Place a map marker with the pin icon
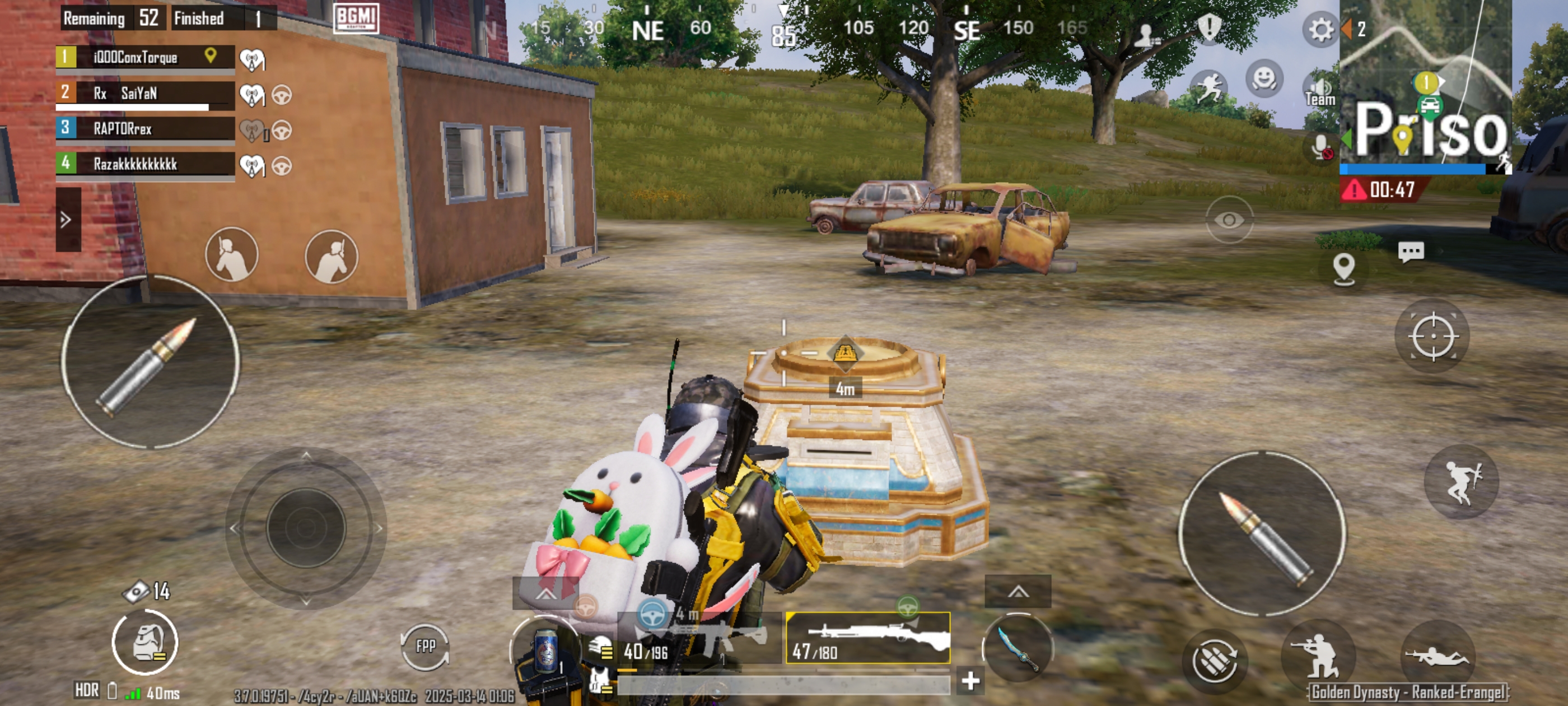This screenshot has width=1568, height=706. coord(1343,268)
